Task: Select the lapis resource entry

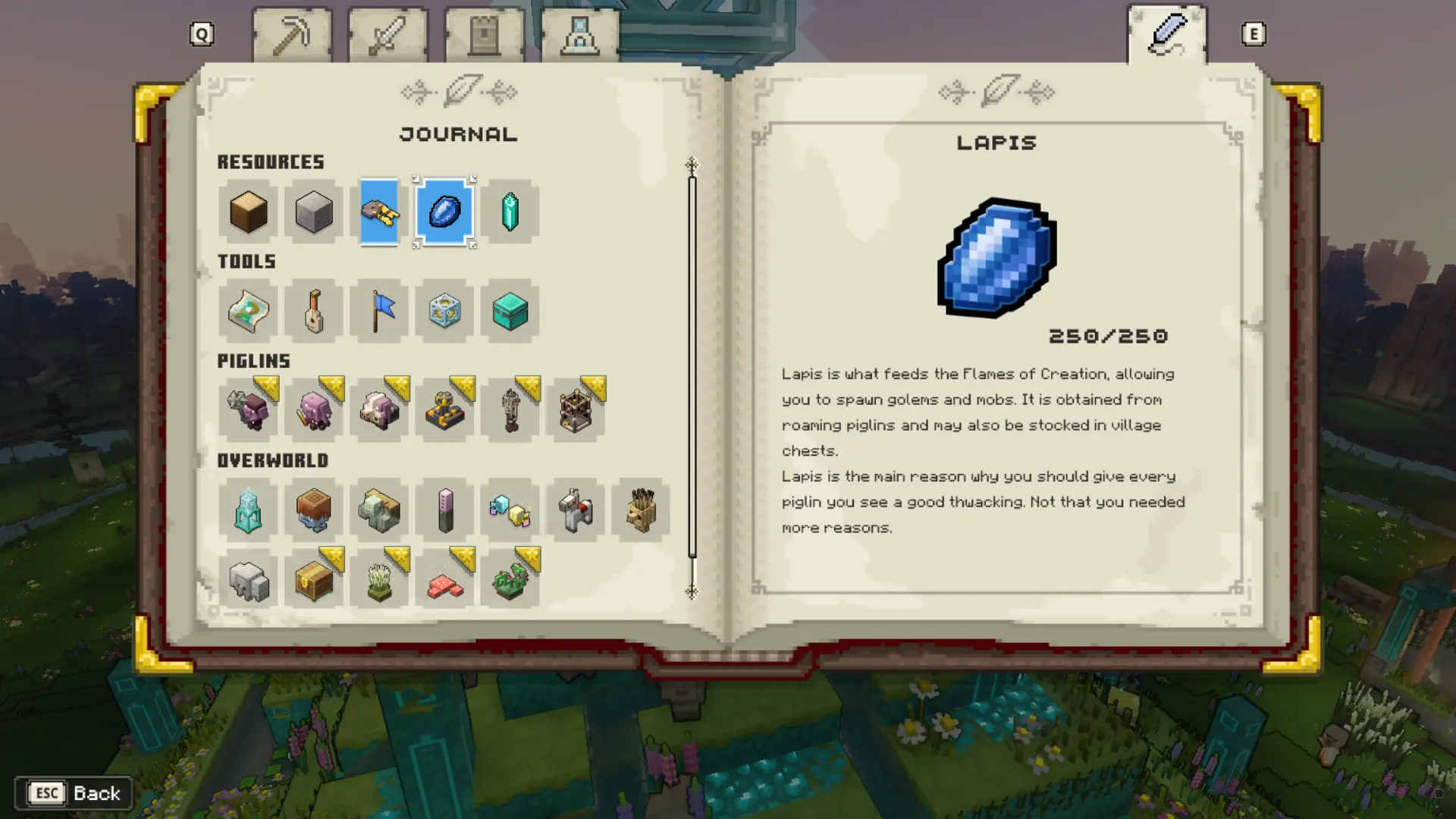Action: (x=445, y=213)
